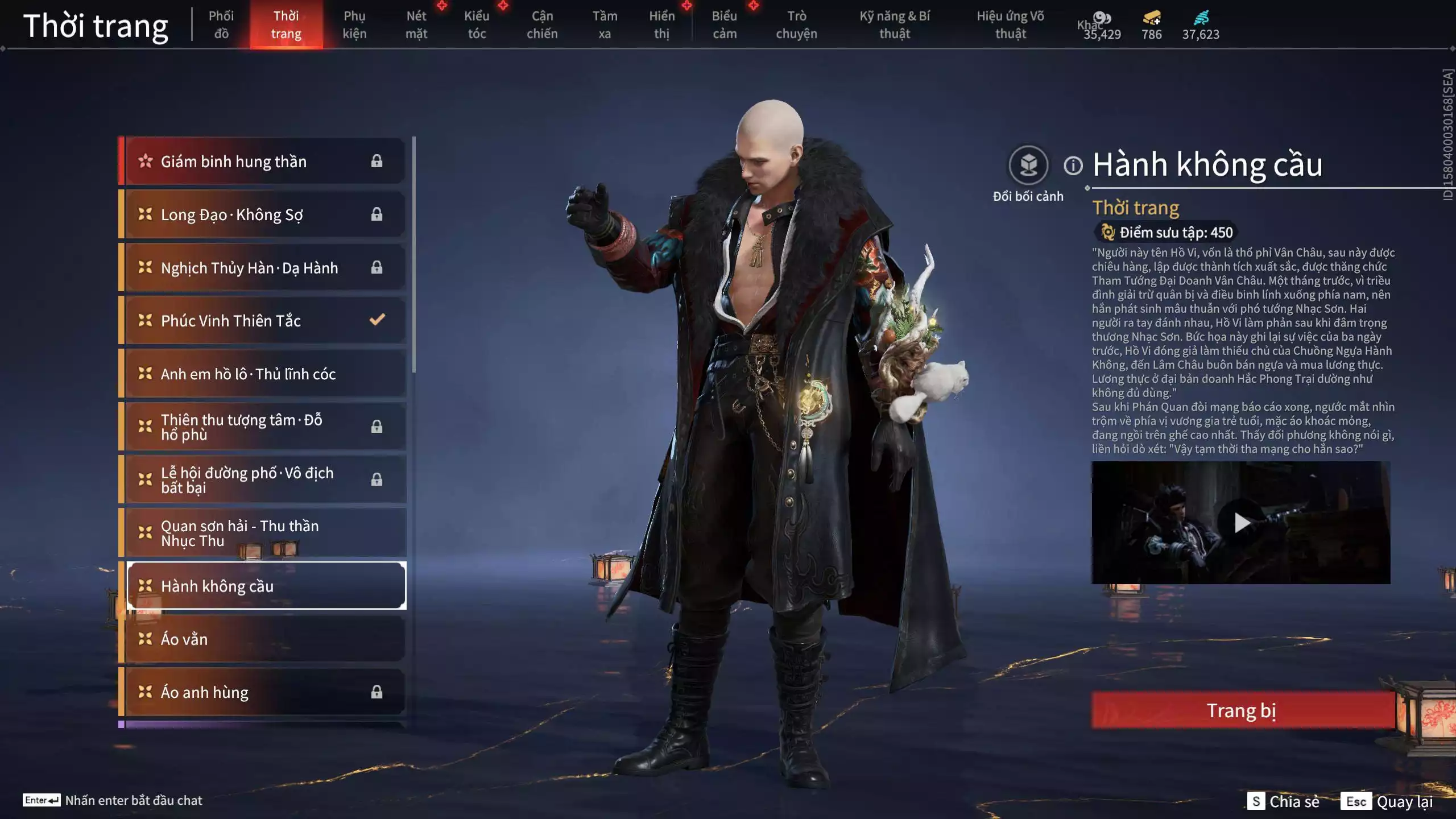Open the Phụ kiện tab

tap(354, 24)
